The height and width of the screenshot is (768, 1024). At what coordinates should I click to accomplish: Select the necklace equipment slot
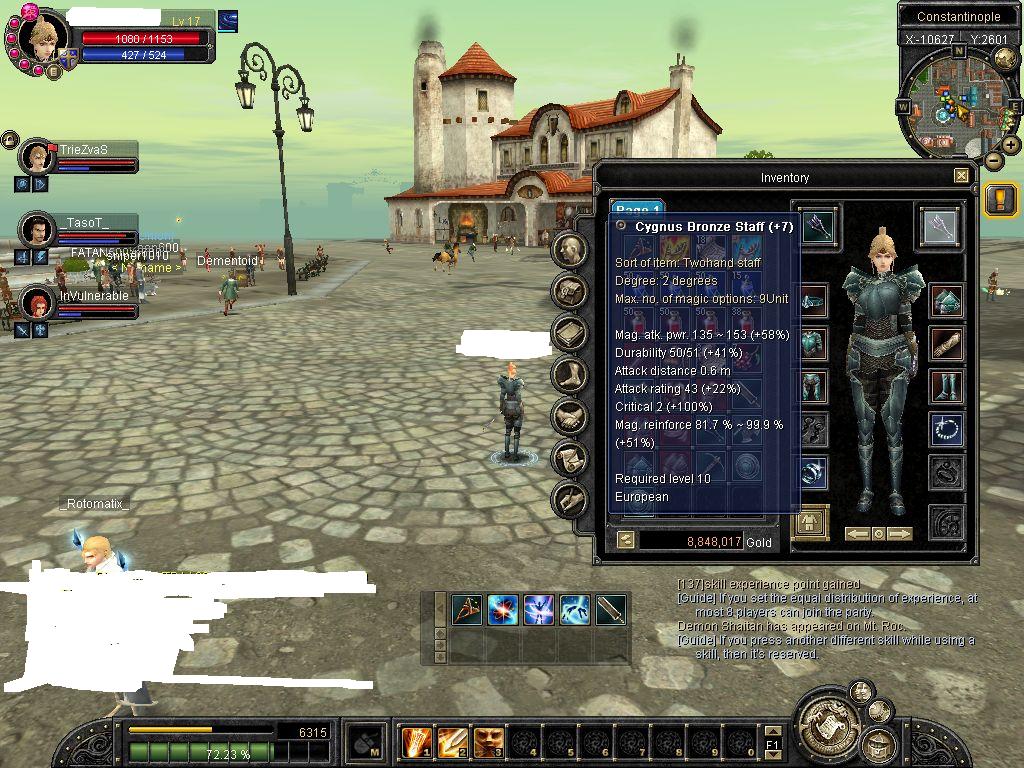pyautogui.click(x=945, y=429)
